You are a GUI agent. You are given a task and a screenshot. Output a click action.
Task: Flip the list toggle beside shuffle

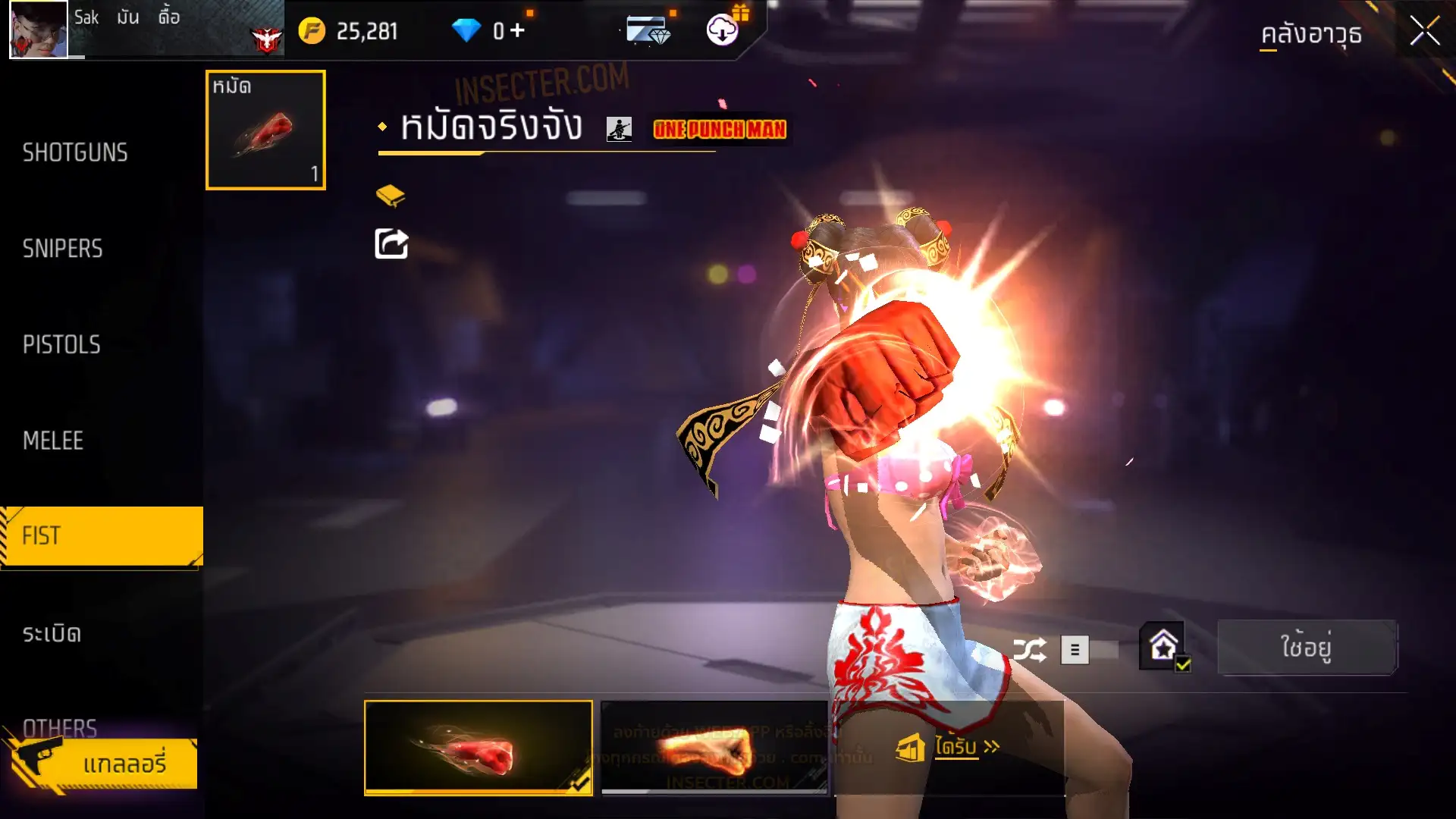click(1089, 650)
